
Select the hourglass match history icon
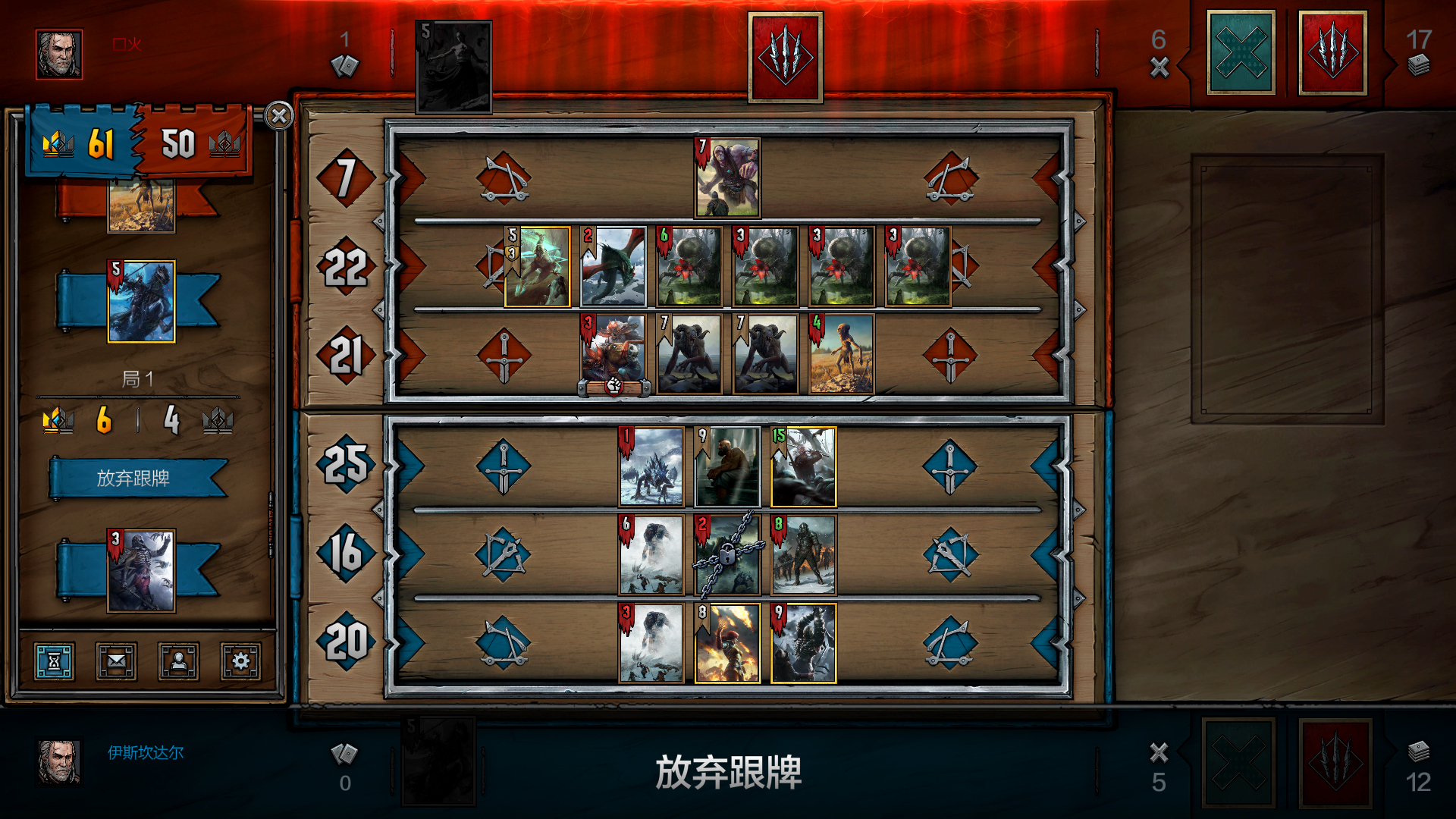click(x=53, y=661)
